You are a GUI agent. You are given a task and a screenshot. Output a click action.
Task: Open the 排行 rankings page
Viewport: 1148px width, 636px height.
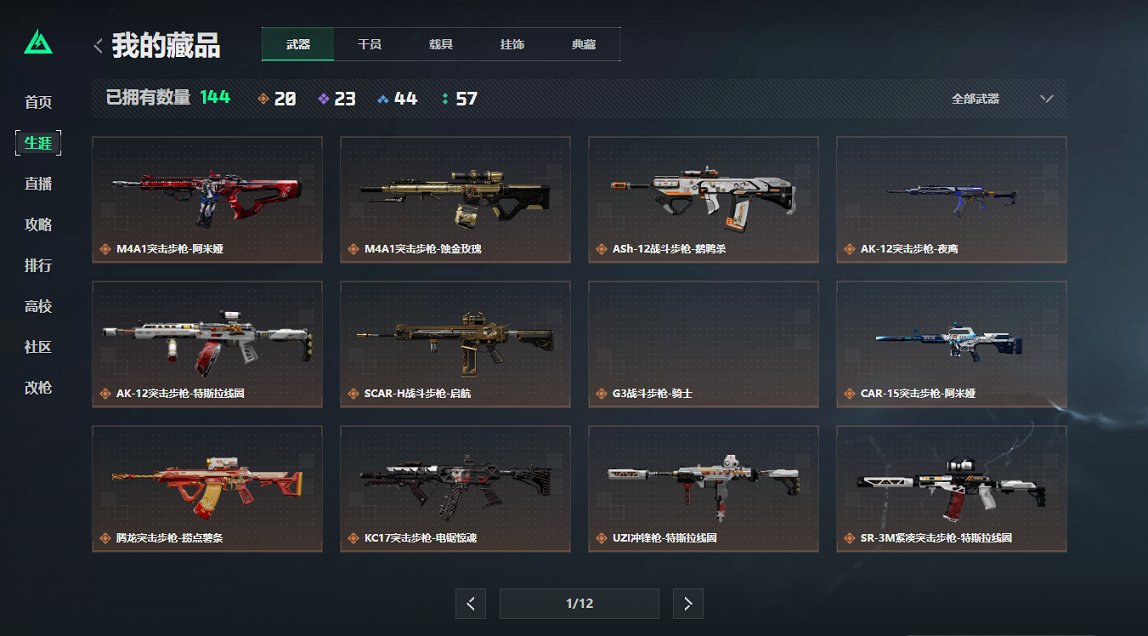click(38, 266)
